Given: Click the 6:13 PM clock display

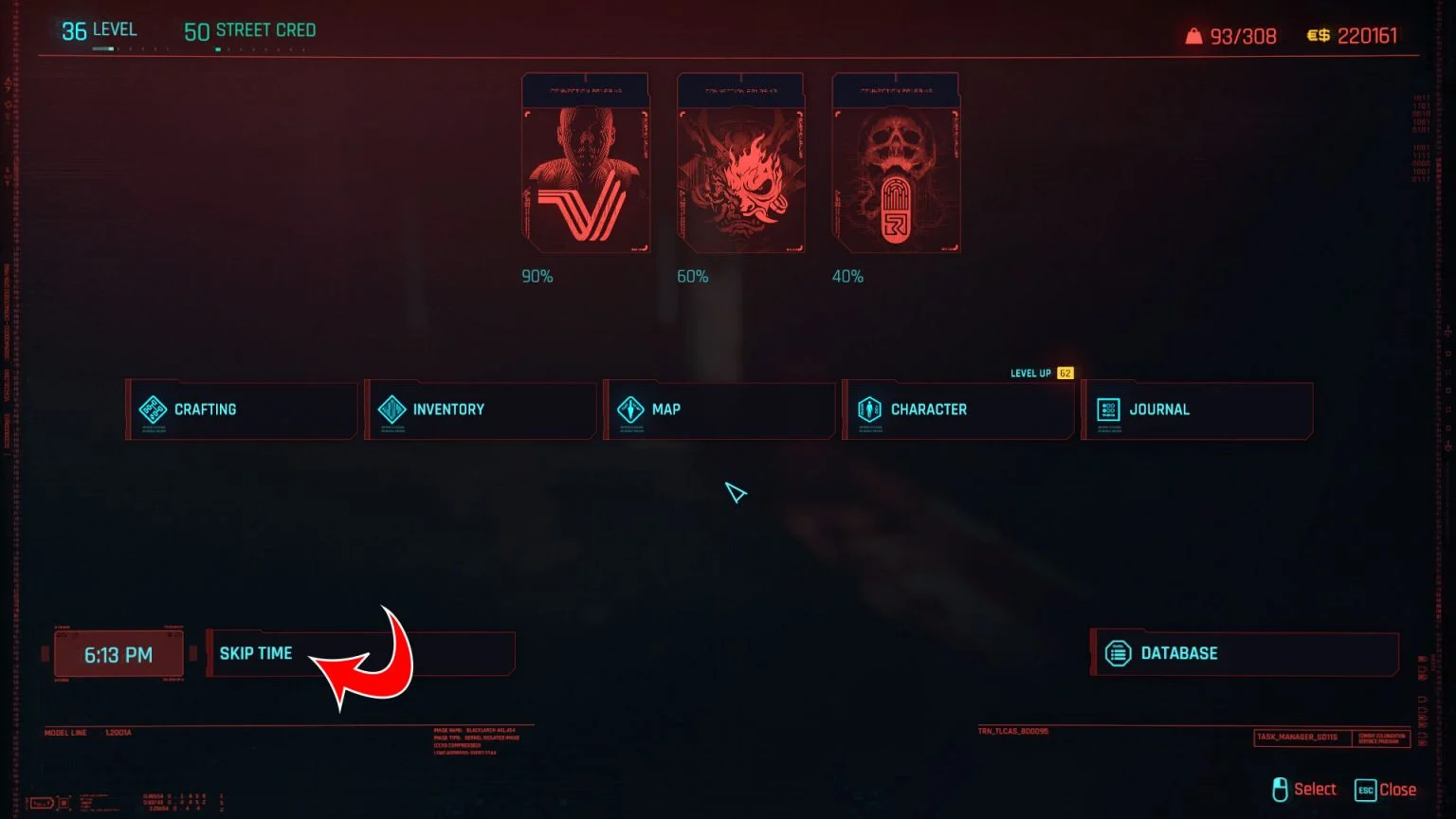Looking at the screenshot, I should click(x=118, y=652).
